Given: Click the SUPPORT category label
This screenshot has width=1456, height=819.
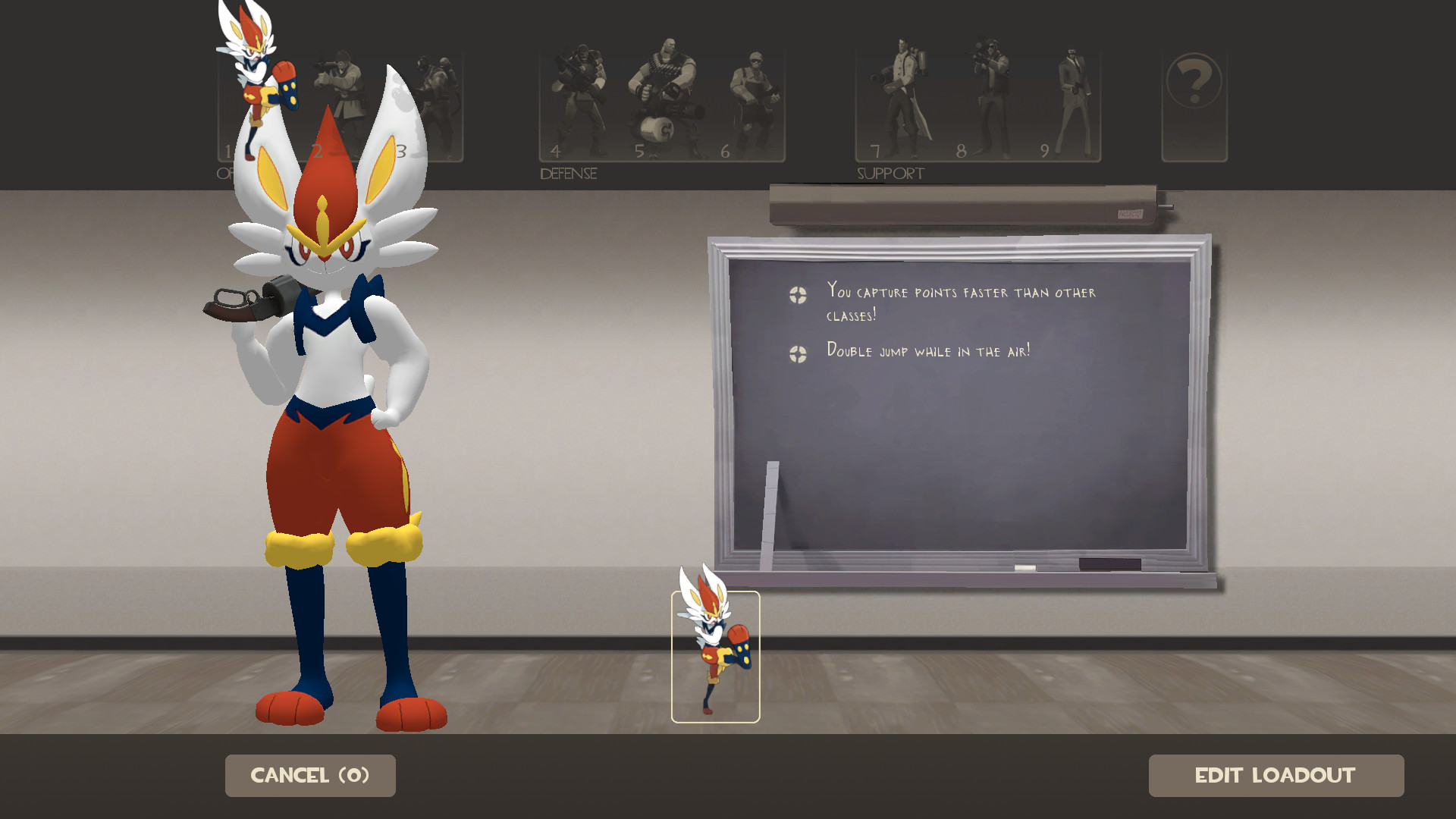Looking at the screenshot, I should click(890, 173).
